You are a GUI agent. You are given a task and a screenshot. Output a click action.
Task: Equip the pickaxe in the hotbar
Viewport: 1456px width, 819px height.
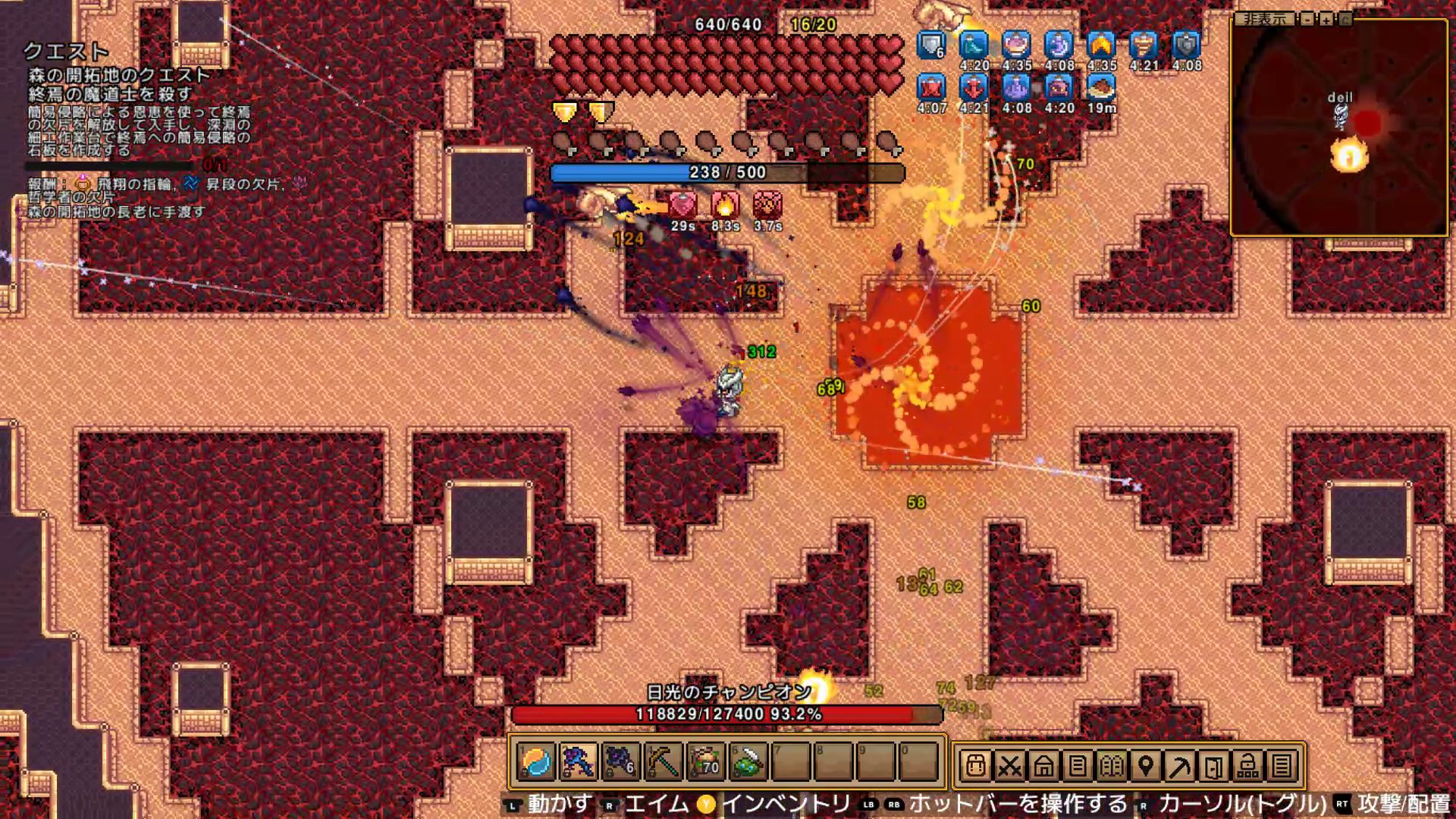tap(663, 762)
